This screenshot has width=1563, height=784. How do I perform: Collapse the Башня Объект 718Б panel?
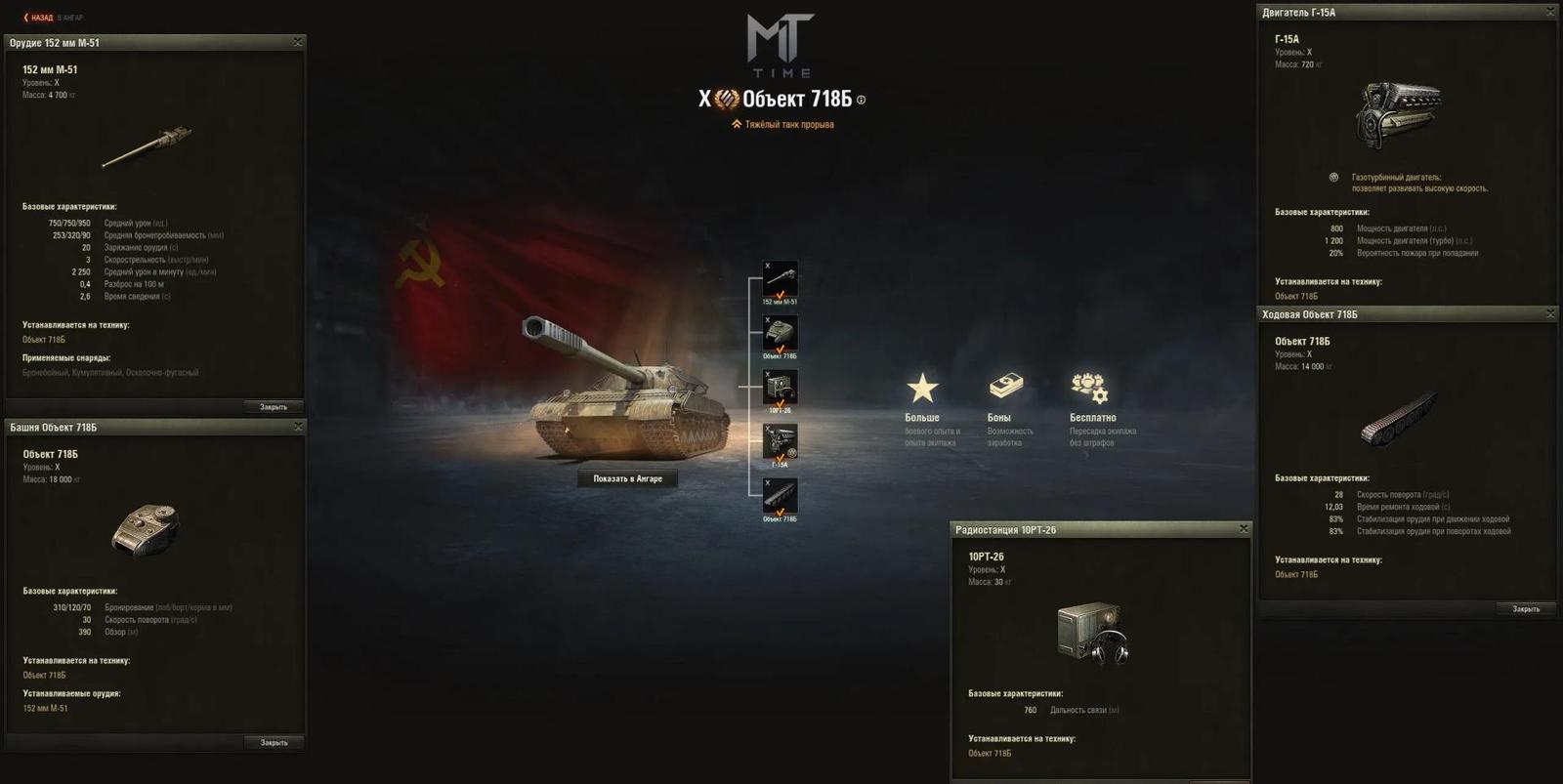pos(298,427)
